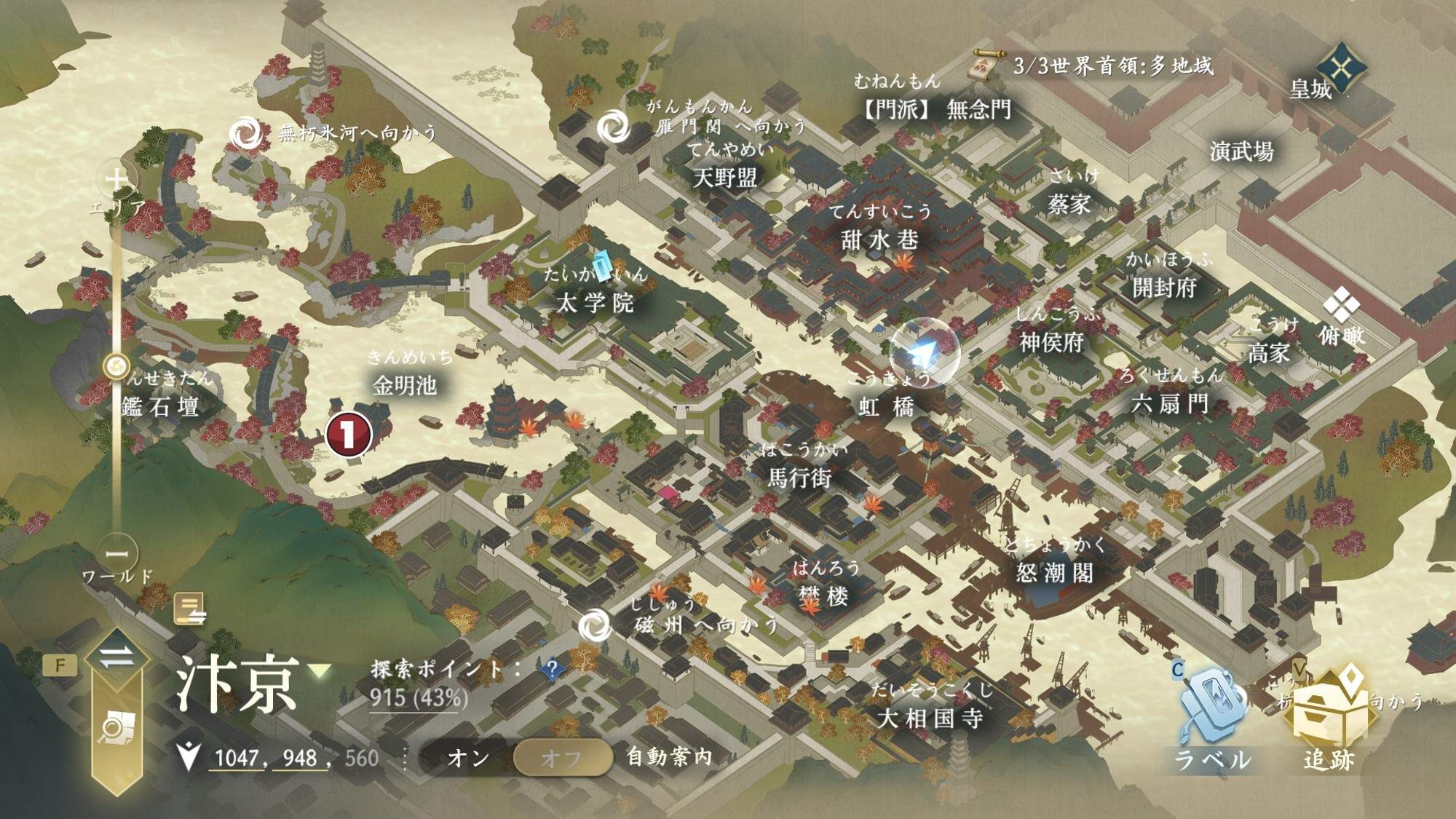
Task: Click the swap arrows diamond button
Action: coord(116,658)
